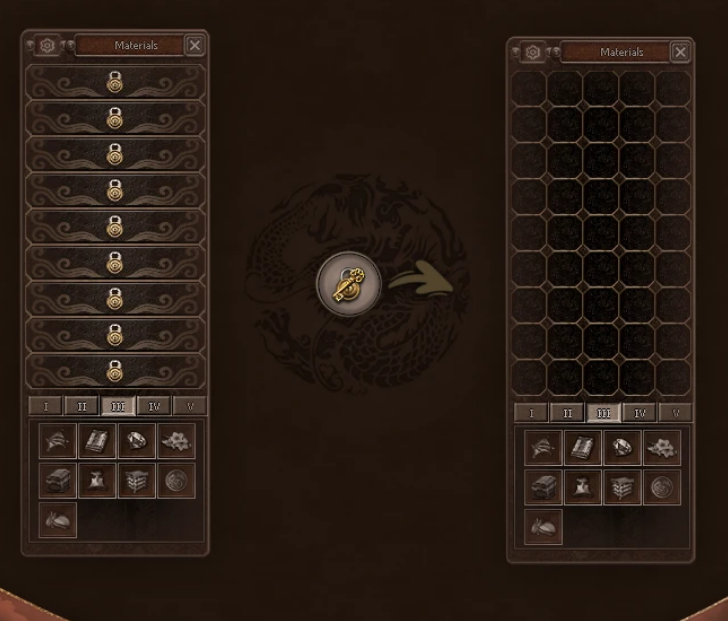The width and height of the screenshot is (728, 621).
Task: Switch to tab I in right panel
Action: point(531,413)
